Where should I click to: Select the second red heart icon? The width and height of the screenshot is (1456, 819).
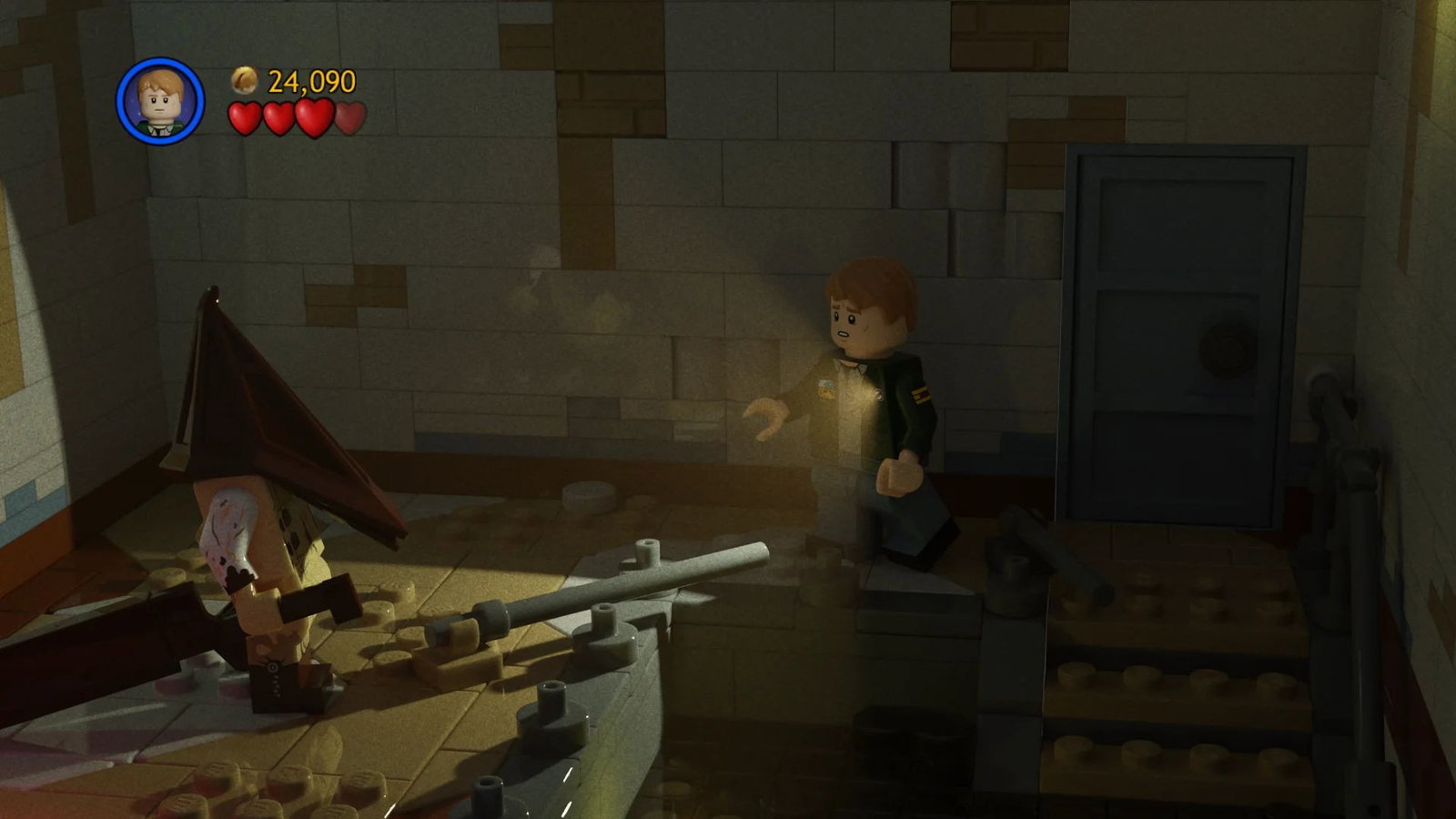278,118
